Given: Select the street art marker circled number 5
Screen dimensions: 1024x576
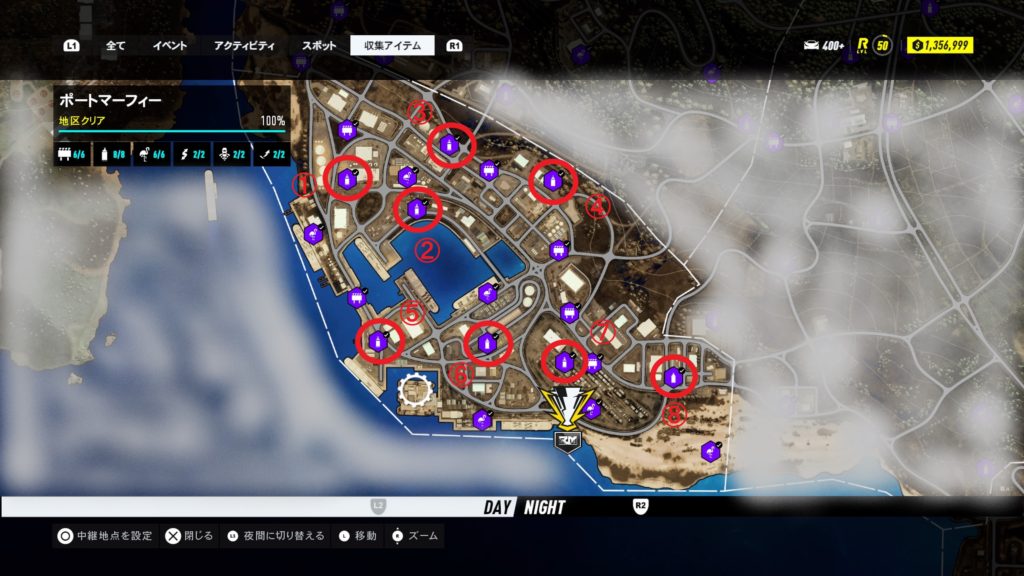Looking at the screenshot, I should coord(379,341).
